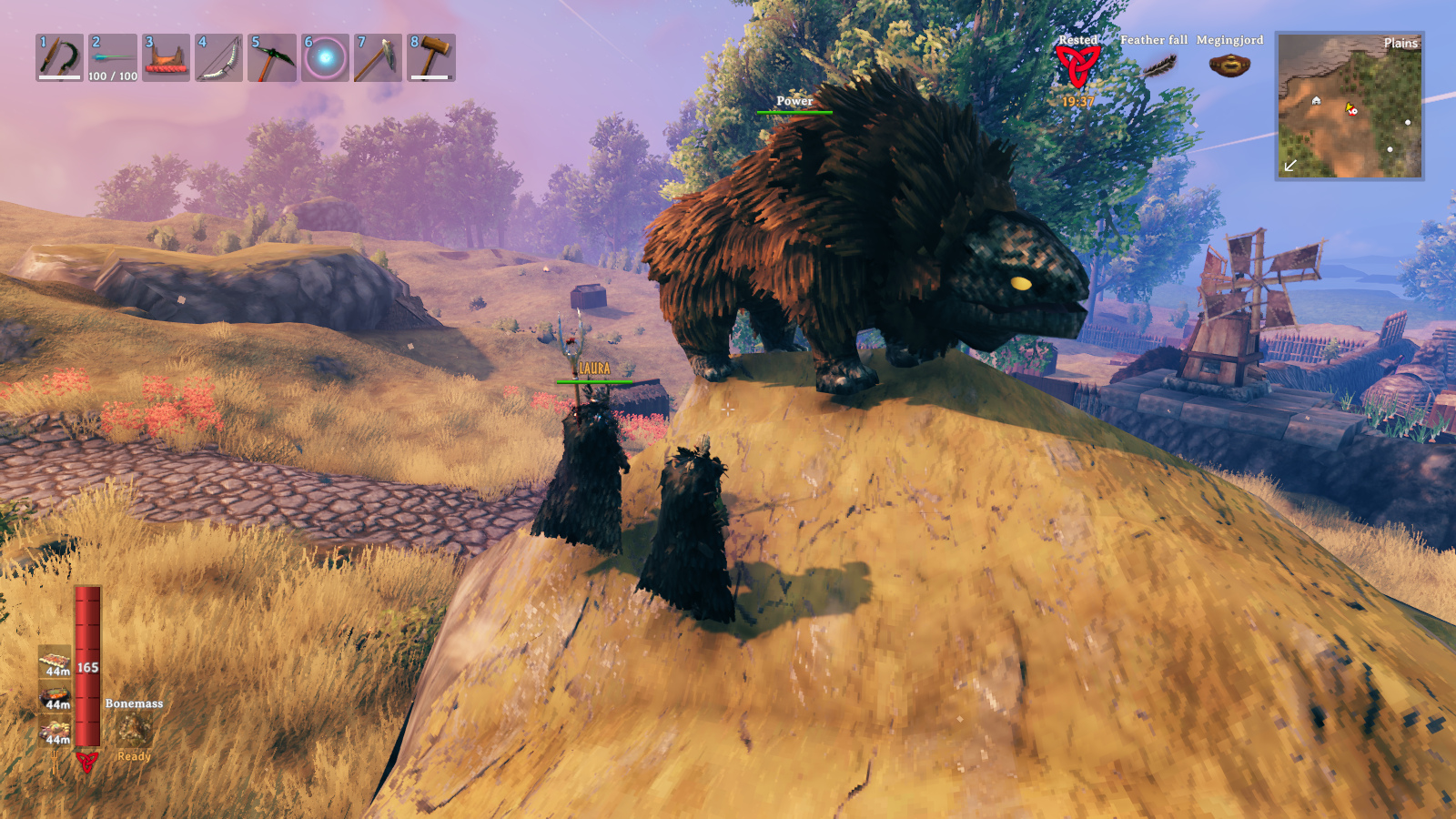Click the stew pot food icon
This screenshot has height=819, width=1456.
tap(56, 697)
